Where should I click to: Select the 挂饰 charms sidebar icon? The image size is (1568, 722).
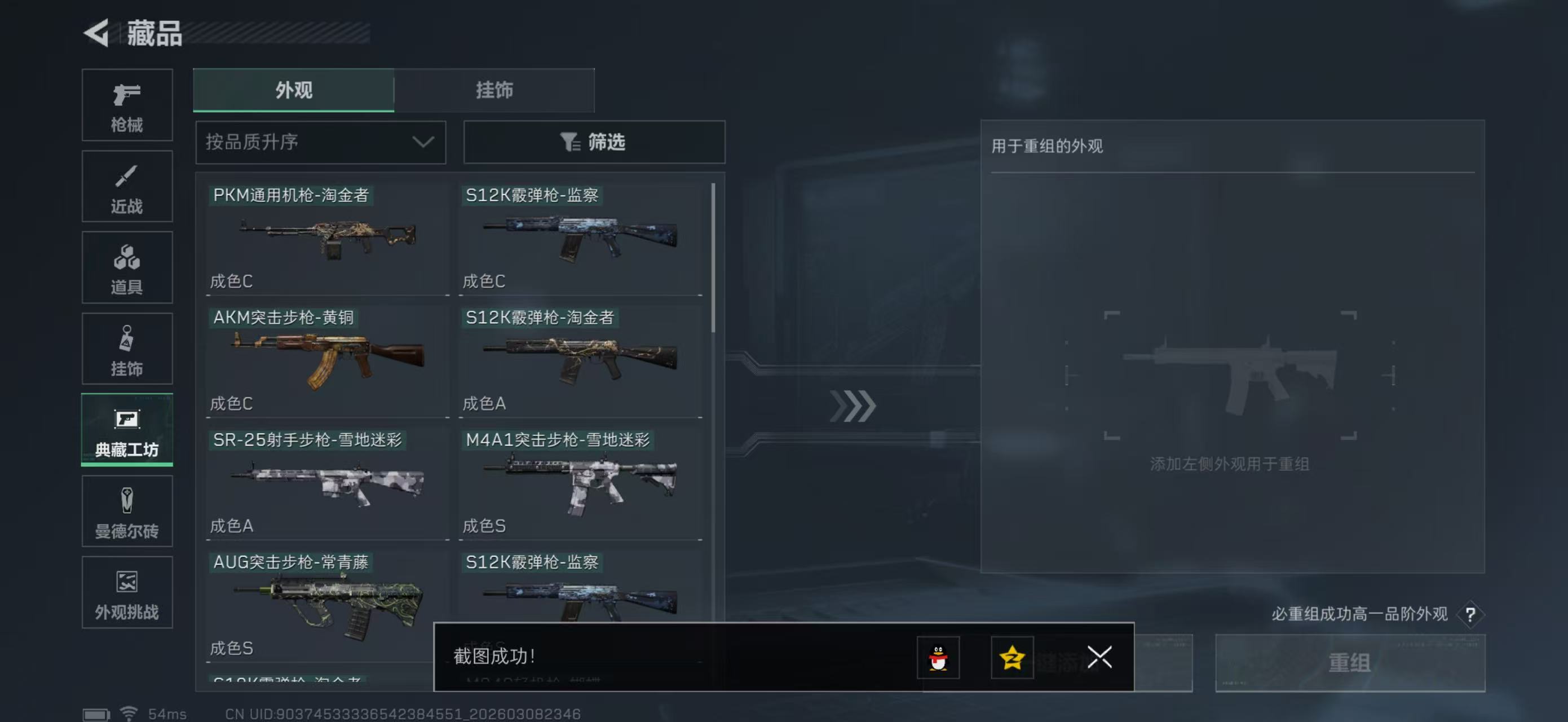click(x=127, y=348)
